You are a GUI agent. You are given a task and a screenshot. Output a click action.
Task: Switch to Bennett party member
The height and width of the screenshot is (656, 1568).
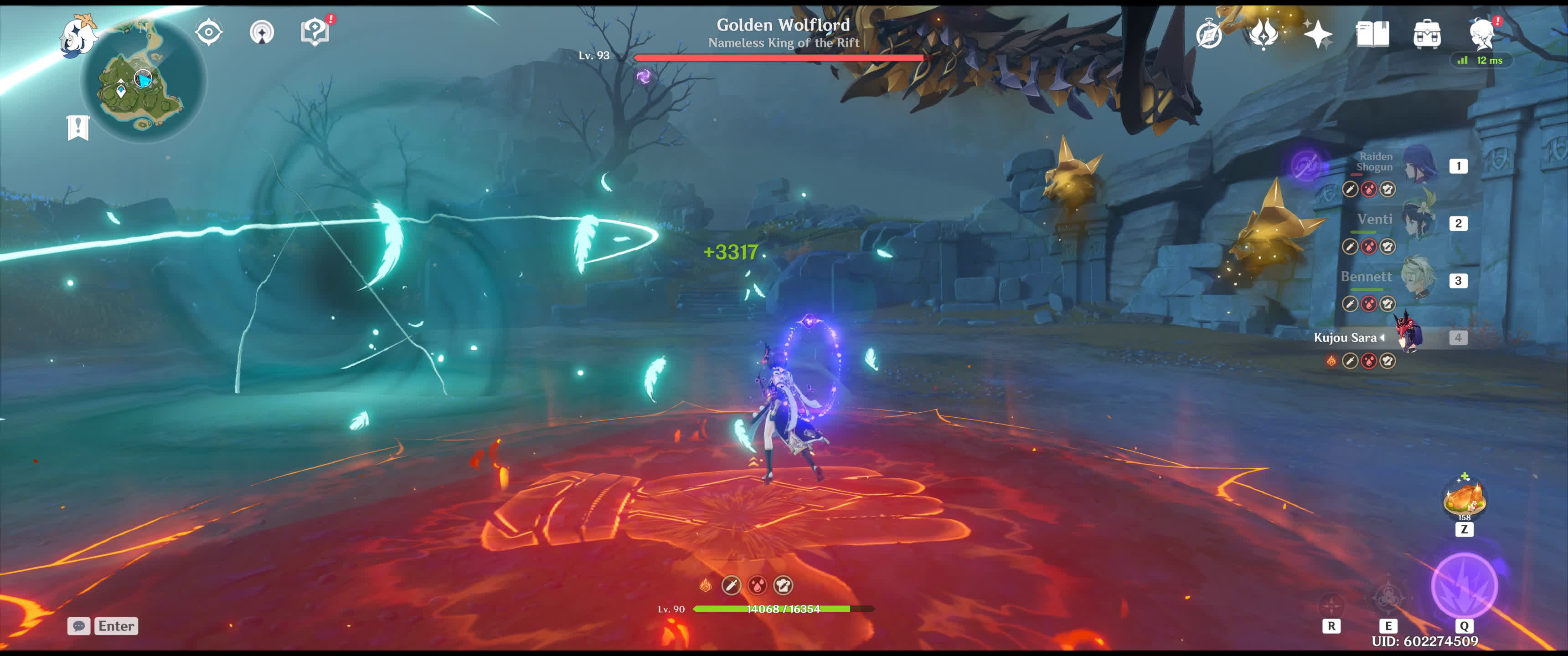pos(1419,280)
